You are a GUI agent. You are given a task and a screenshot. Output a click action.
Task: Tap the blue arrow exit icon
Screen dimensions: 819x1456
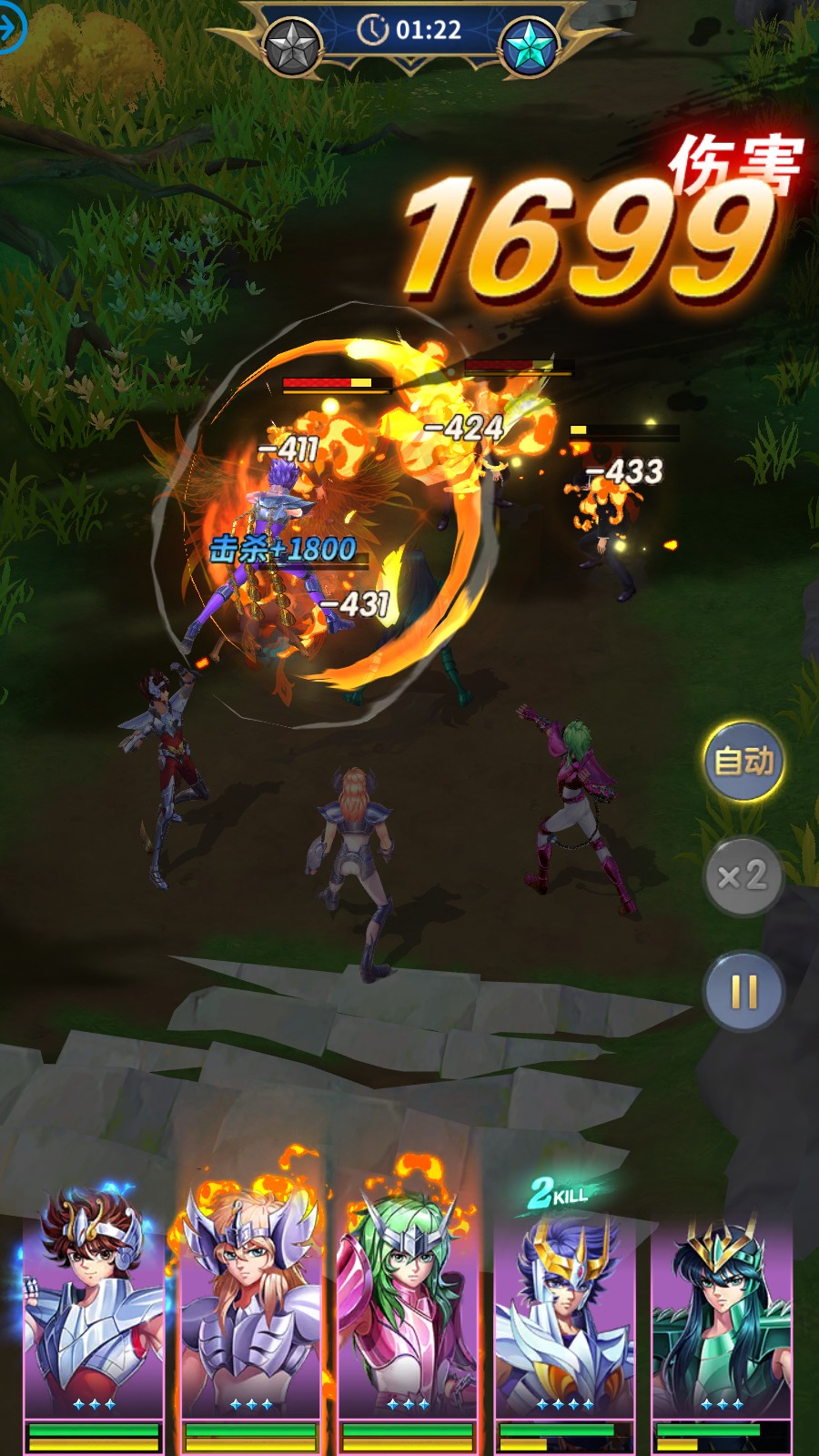(x=9, y=28)
